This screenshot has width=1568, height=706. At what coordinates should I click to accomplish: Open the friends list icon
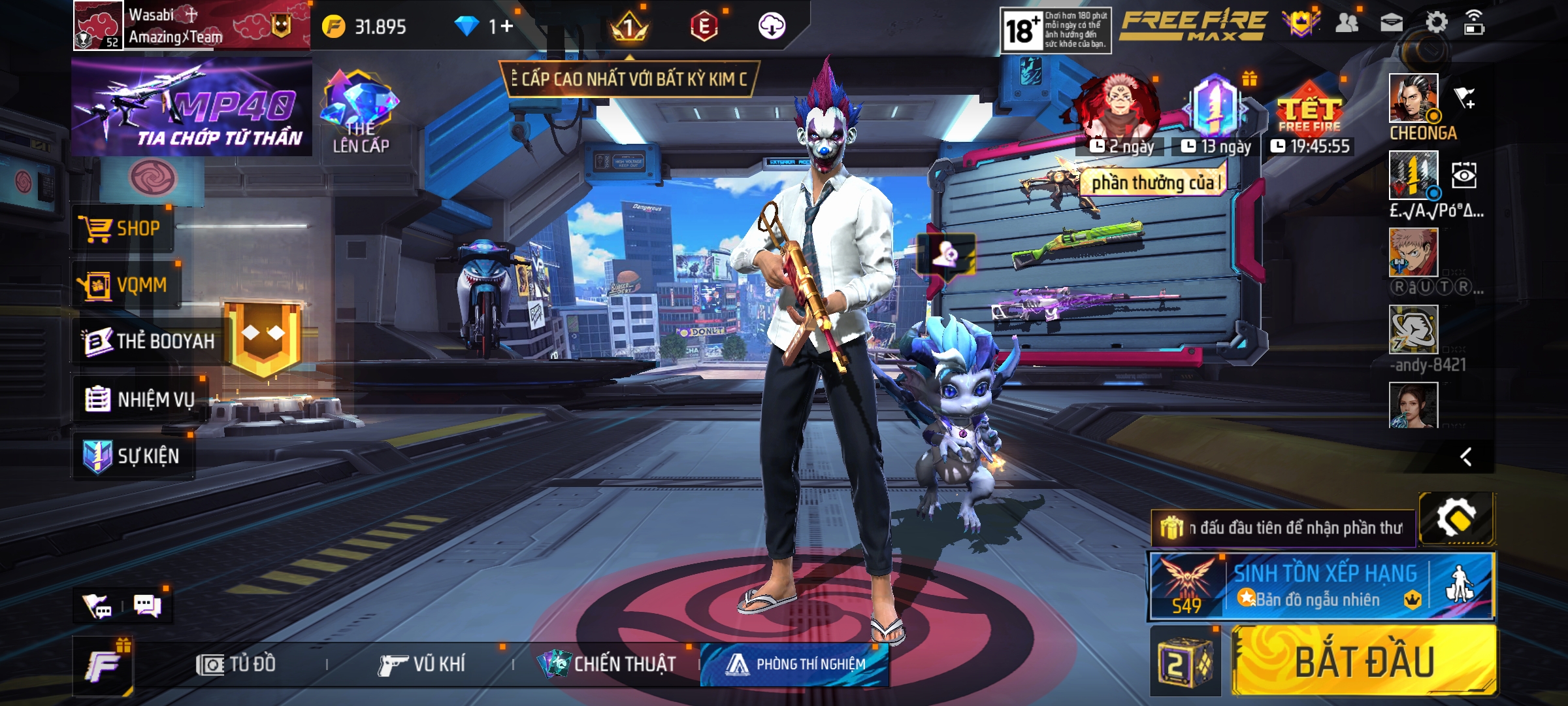pyautogui.click(x=1347, y=24)
